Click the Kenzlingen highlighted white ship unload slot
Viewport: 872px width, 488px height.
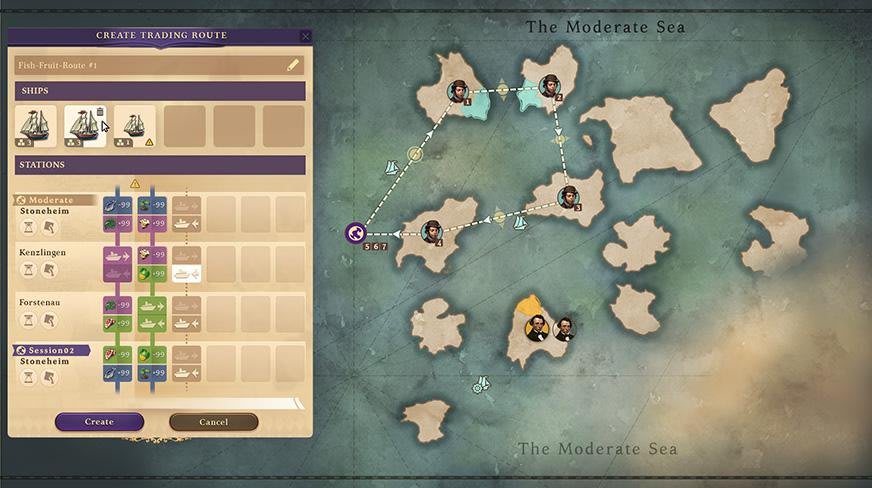click(x=186, y=273)
